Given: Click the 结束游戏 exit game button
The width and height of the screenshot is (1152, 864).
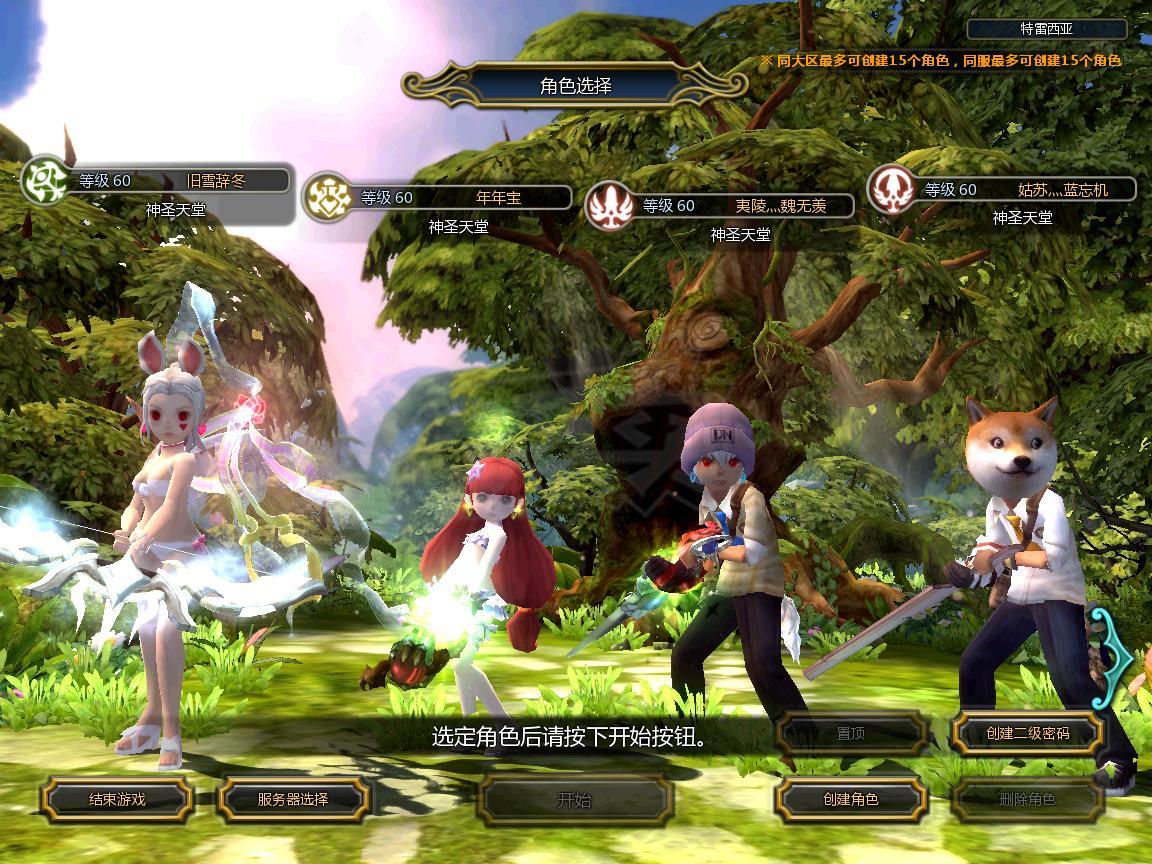Looking at the screenshot, I should (117, 799).
